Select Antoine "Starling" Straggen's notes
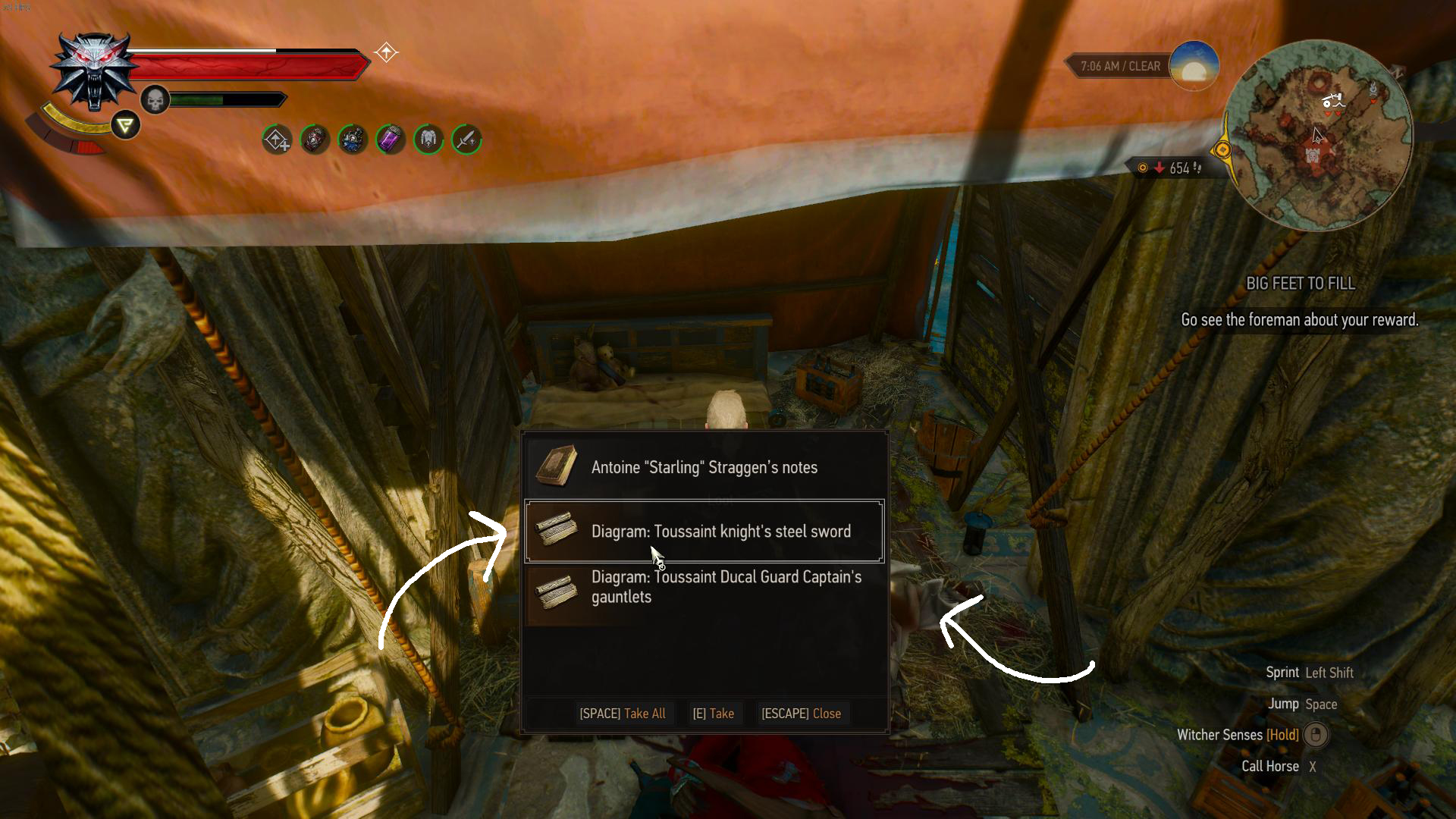1456x819 pixels. point(704,467)
